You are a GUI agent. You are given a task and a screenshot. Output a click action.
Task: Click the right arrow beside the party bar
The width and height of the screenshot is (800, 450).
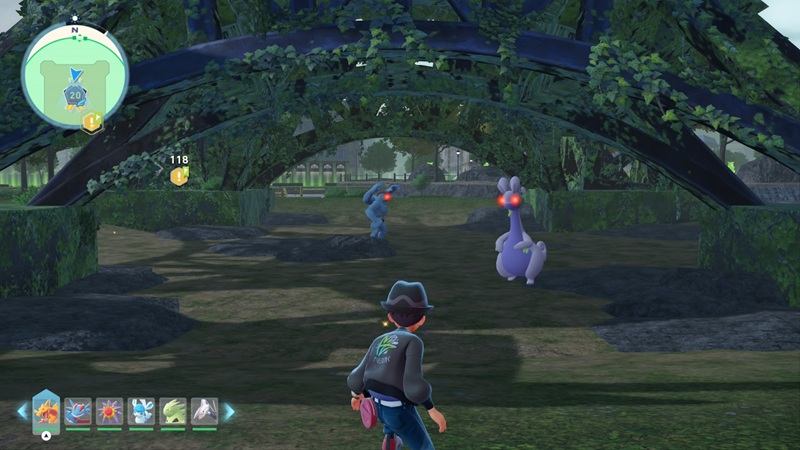228,411
